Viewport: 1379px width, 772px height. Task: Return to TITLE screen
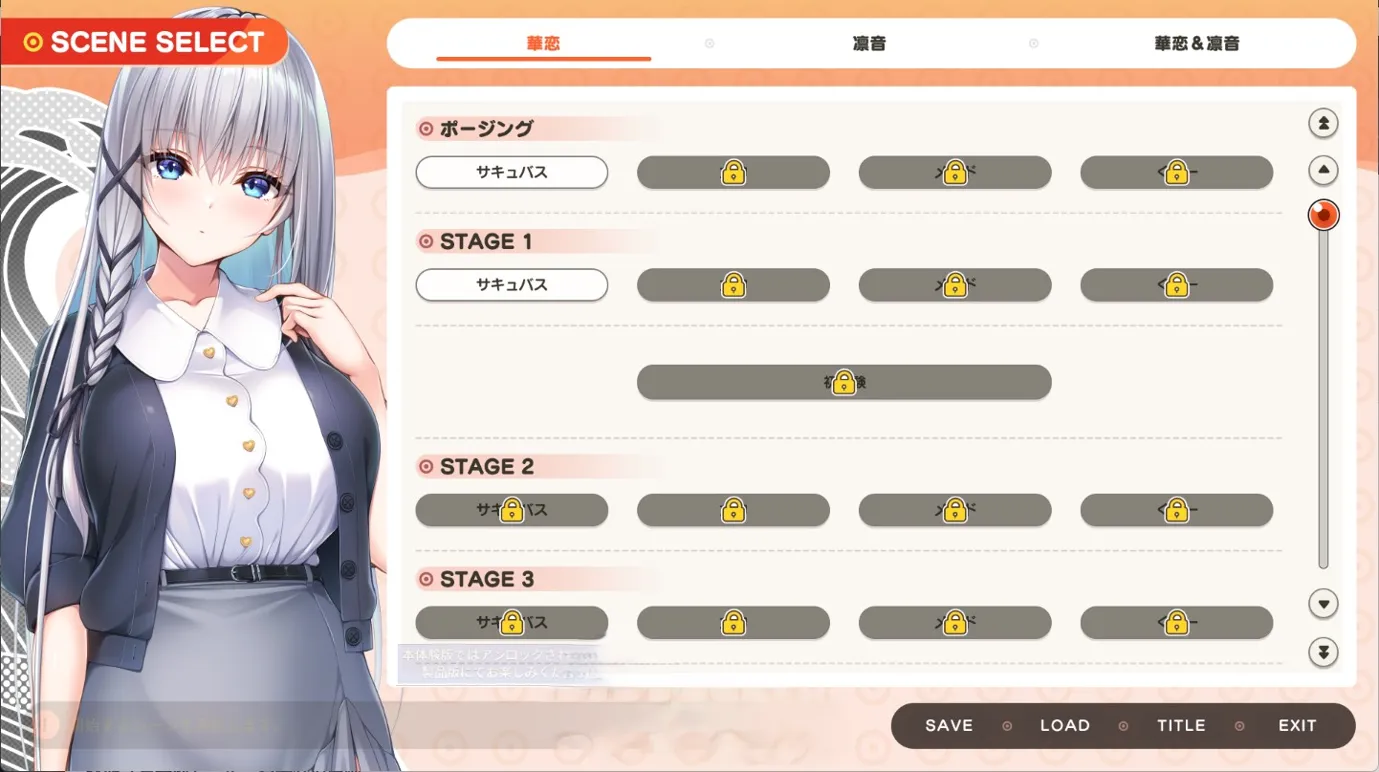click(x=1180, y=725)
